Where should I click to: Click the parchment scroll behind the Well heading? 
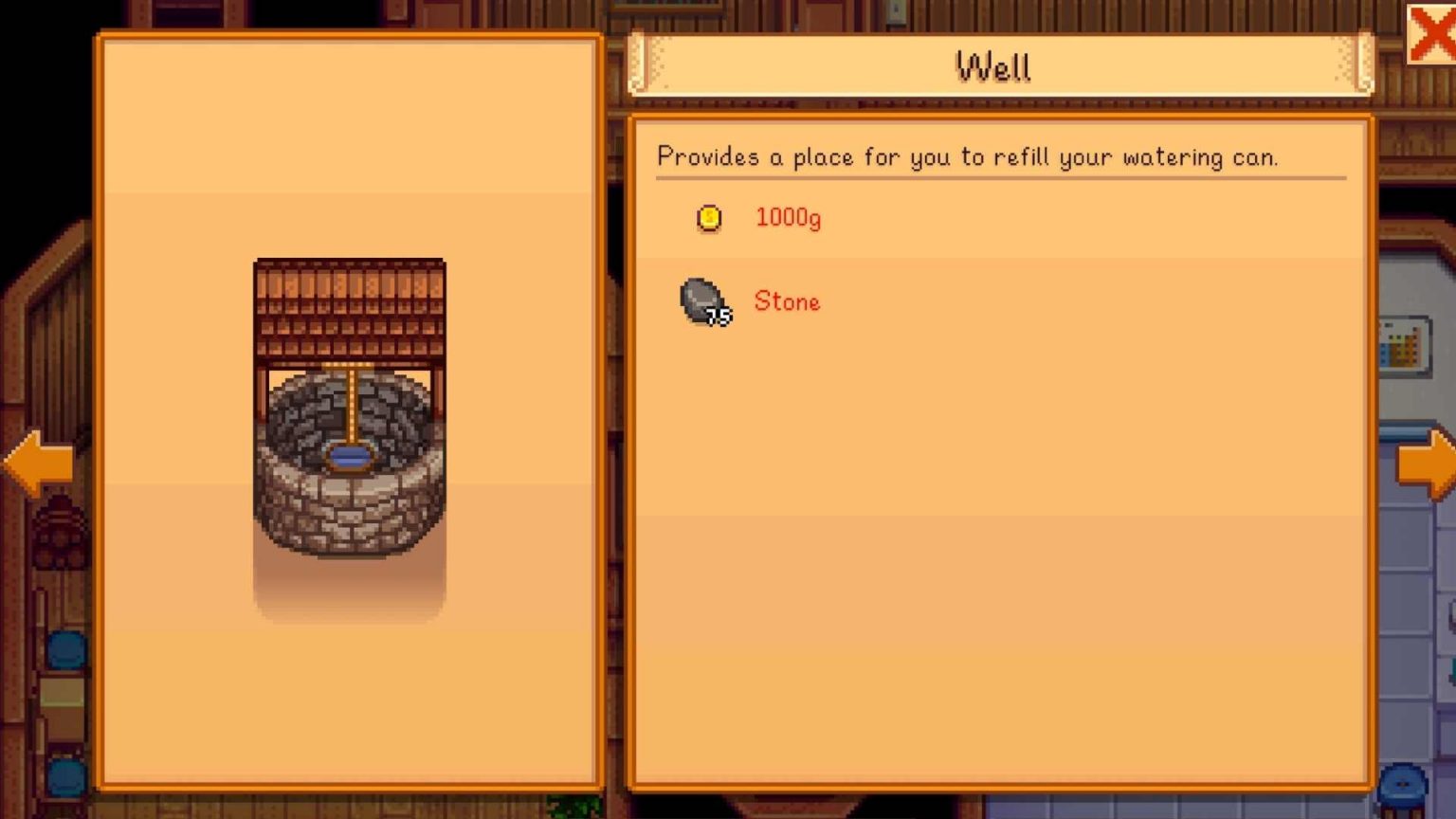point(993,66)
